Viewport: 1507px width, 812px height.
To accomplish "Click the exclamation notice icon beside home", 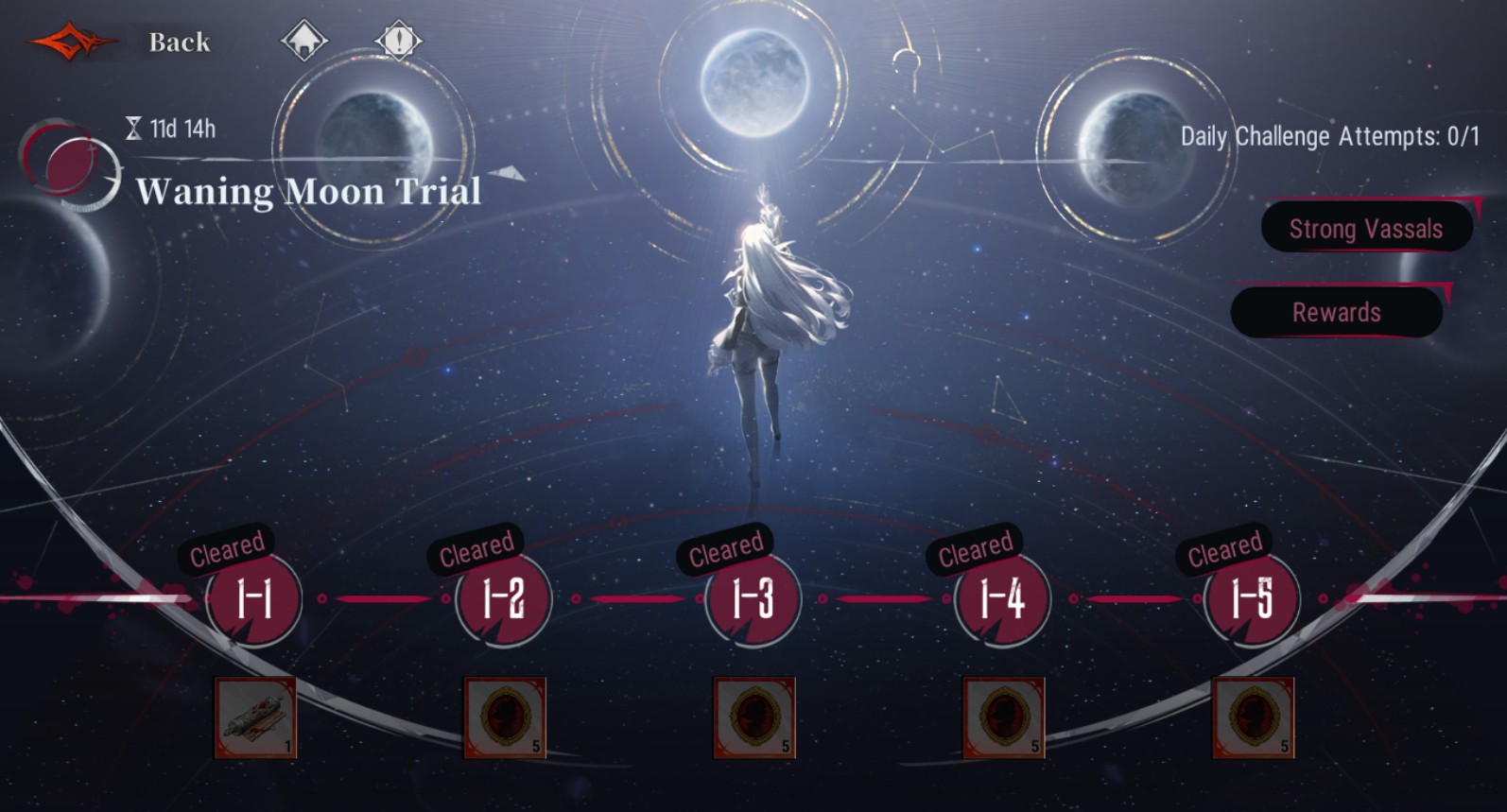I will click(x=398, y=40).
